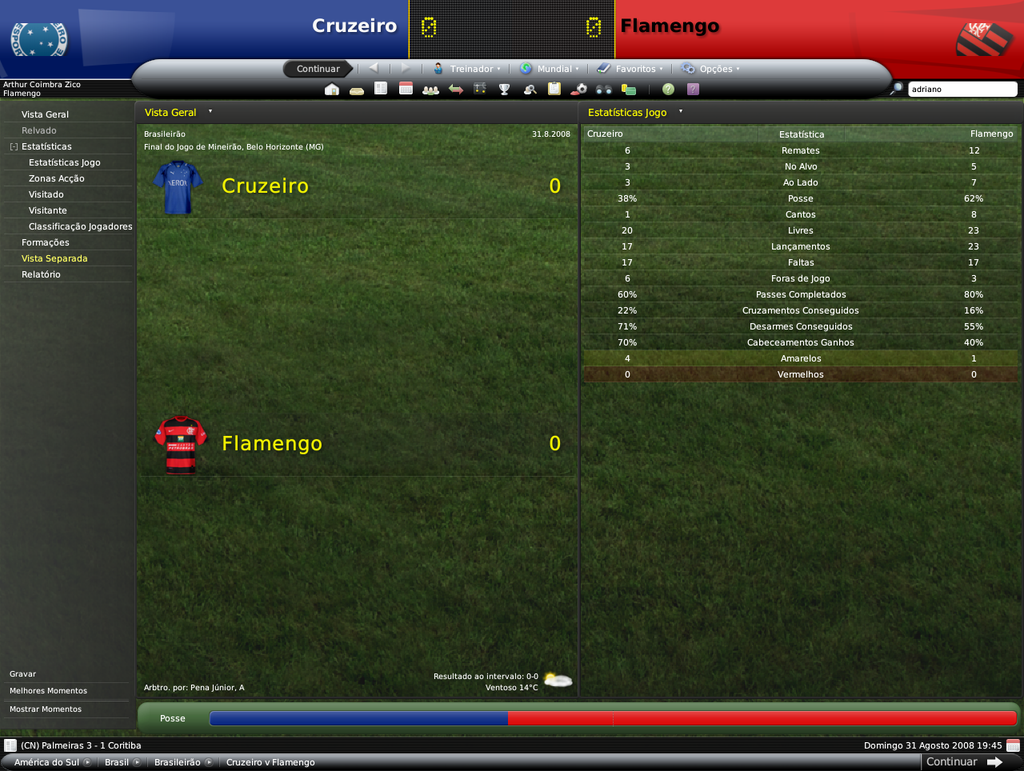This screenshot has width=1024, height=771.
Task: Open the Formações section
Action: (x=45, y=242)
